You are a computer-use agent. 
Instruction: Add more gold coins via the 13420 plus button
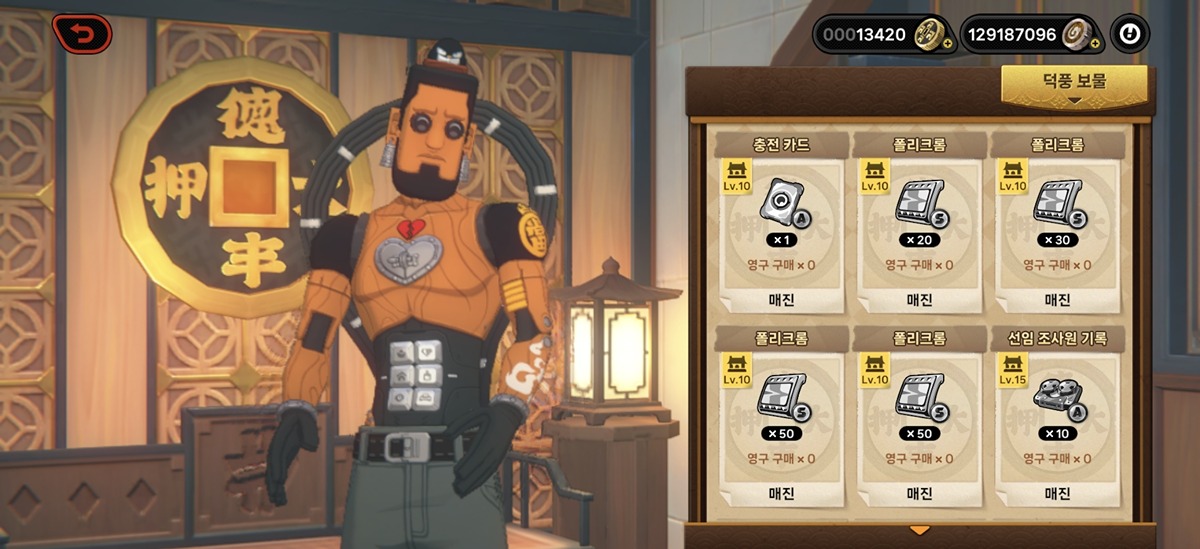[x=948, y=44]
